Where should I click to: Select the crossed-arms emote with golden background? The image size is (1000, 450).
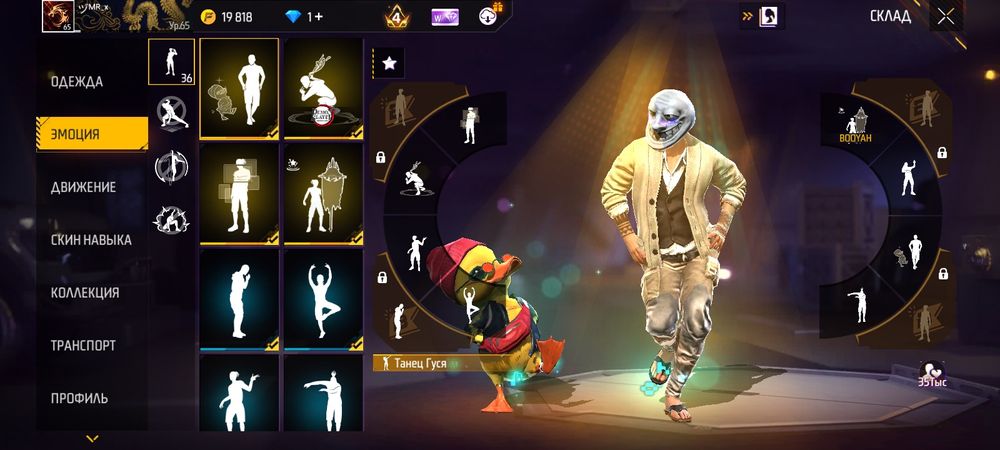tap(239, 193)
